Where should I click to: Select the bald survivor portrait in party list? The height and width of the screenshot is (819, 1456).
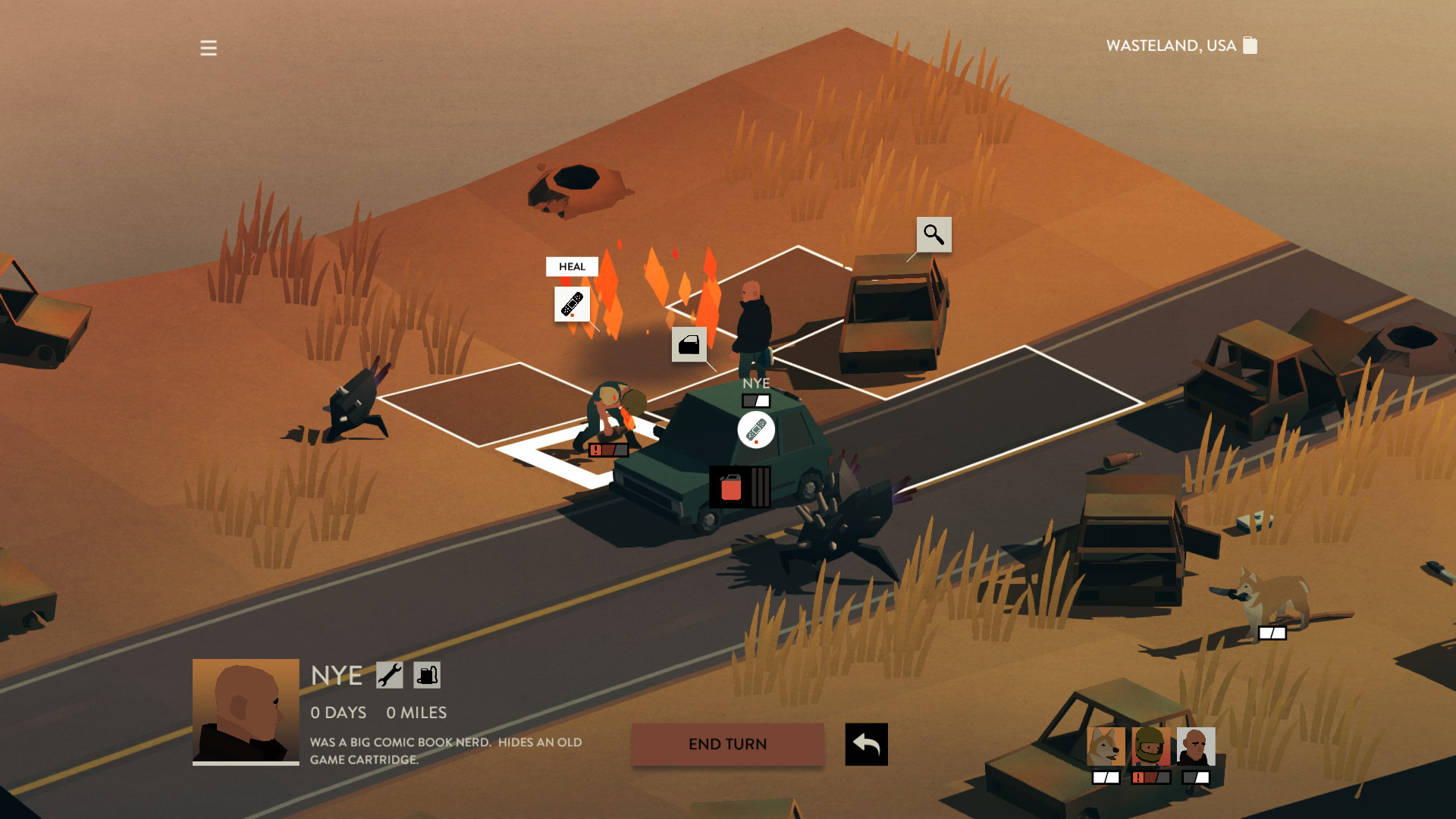tap(1196, 747)
